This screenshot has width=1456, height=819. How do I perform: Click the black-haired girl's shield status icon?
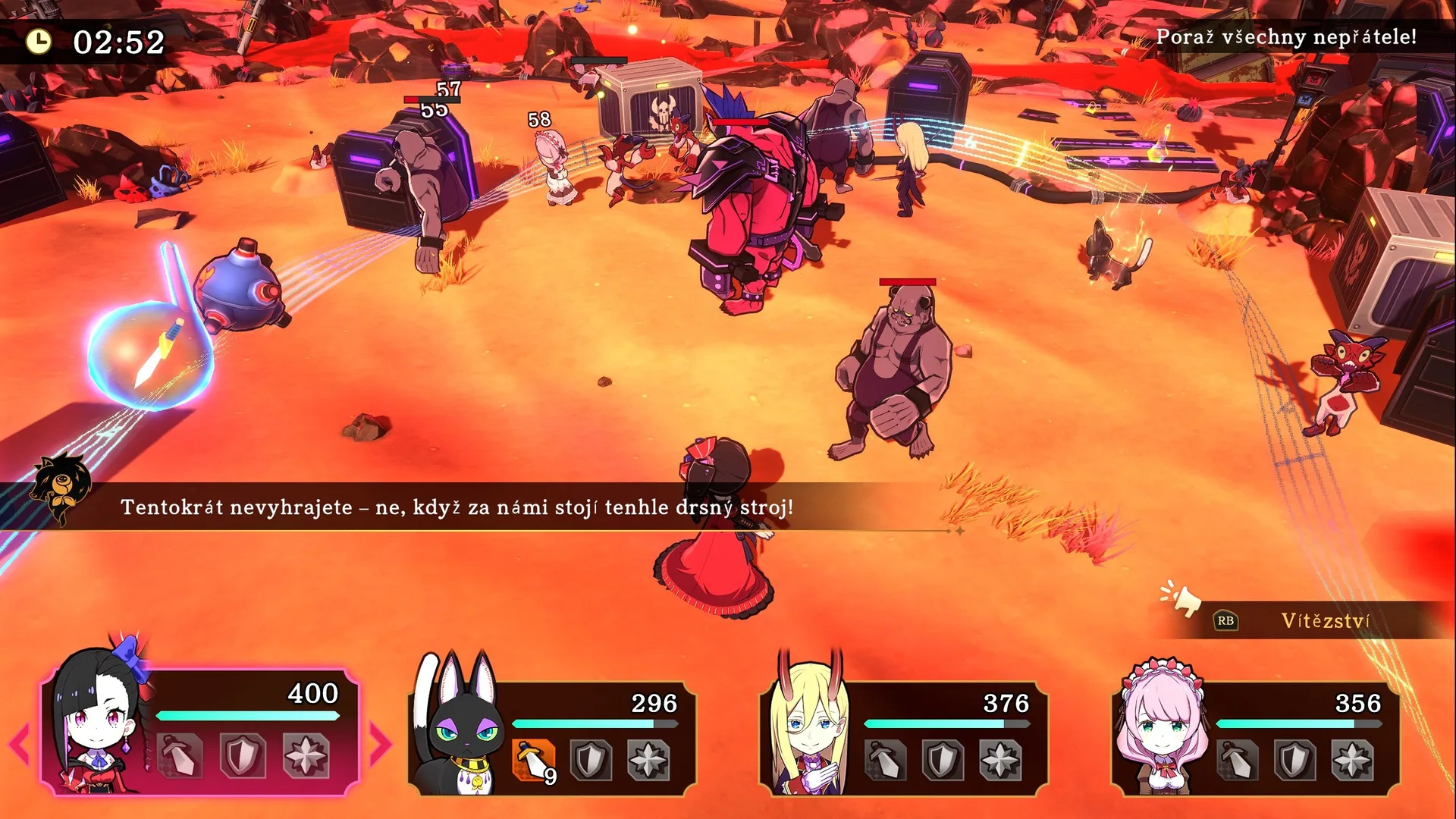point(243,755)
